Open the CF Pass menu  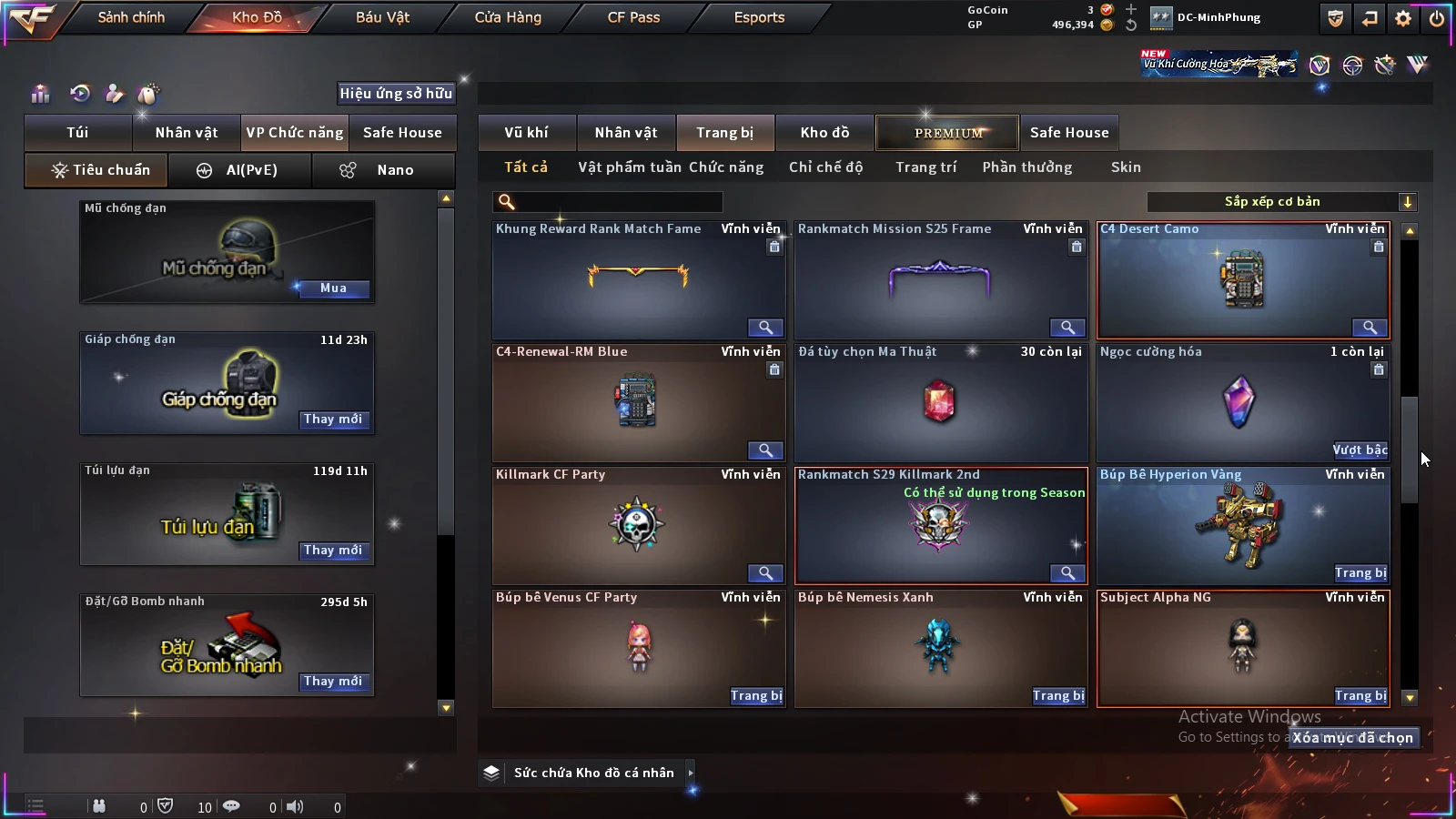(x=633, y=17)
